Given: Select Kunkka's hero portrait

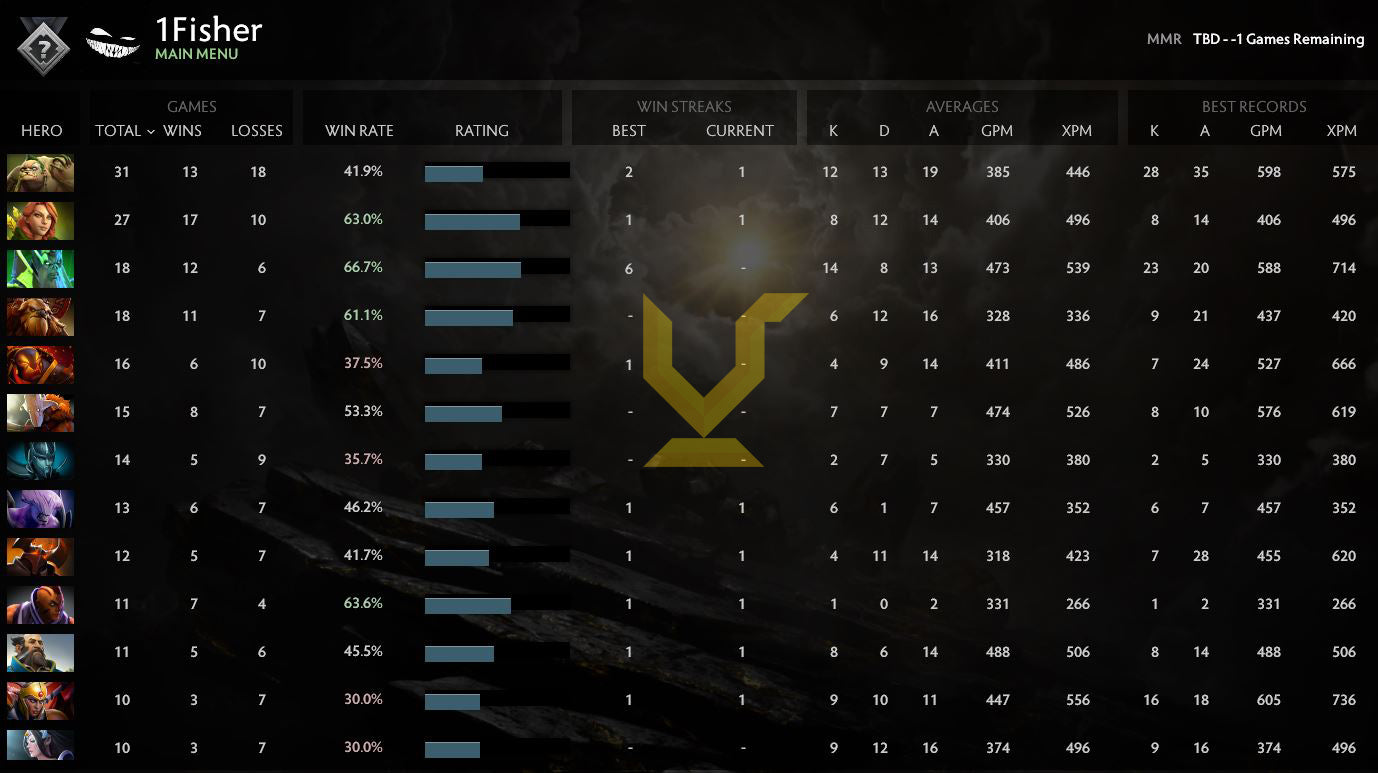Looking at the screenshot, I should point(40,652).
